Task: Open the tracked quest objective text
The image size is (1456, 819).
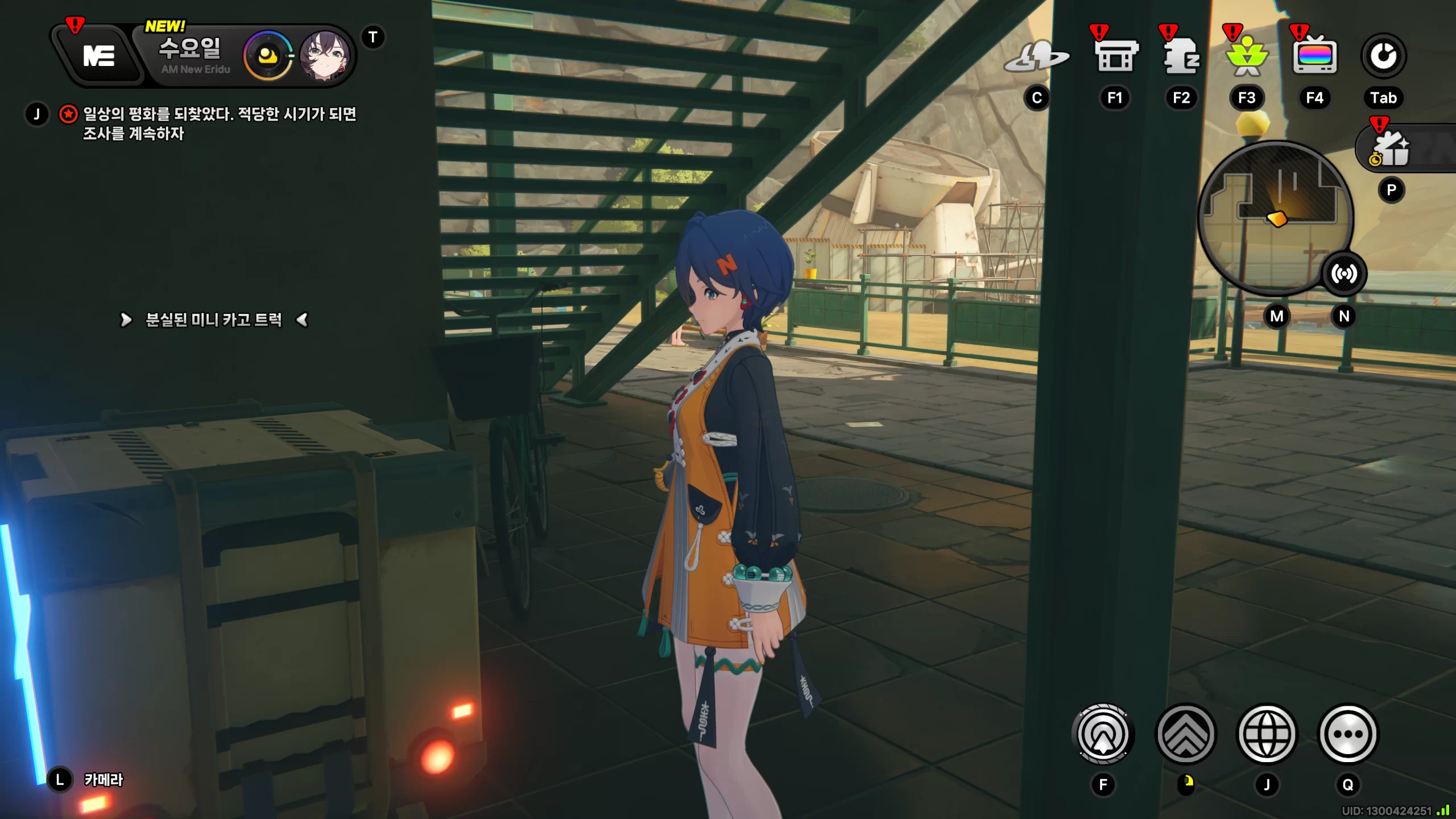Action: (219, 123)
